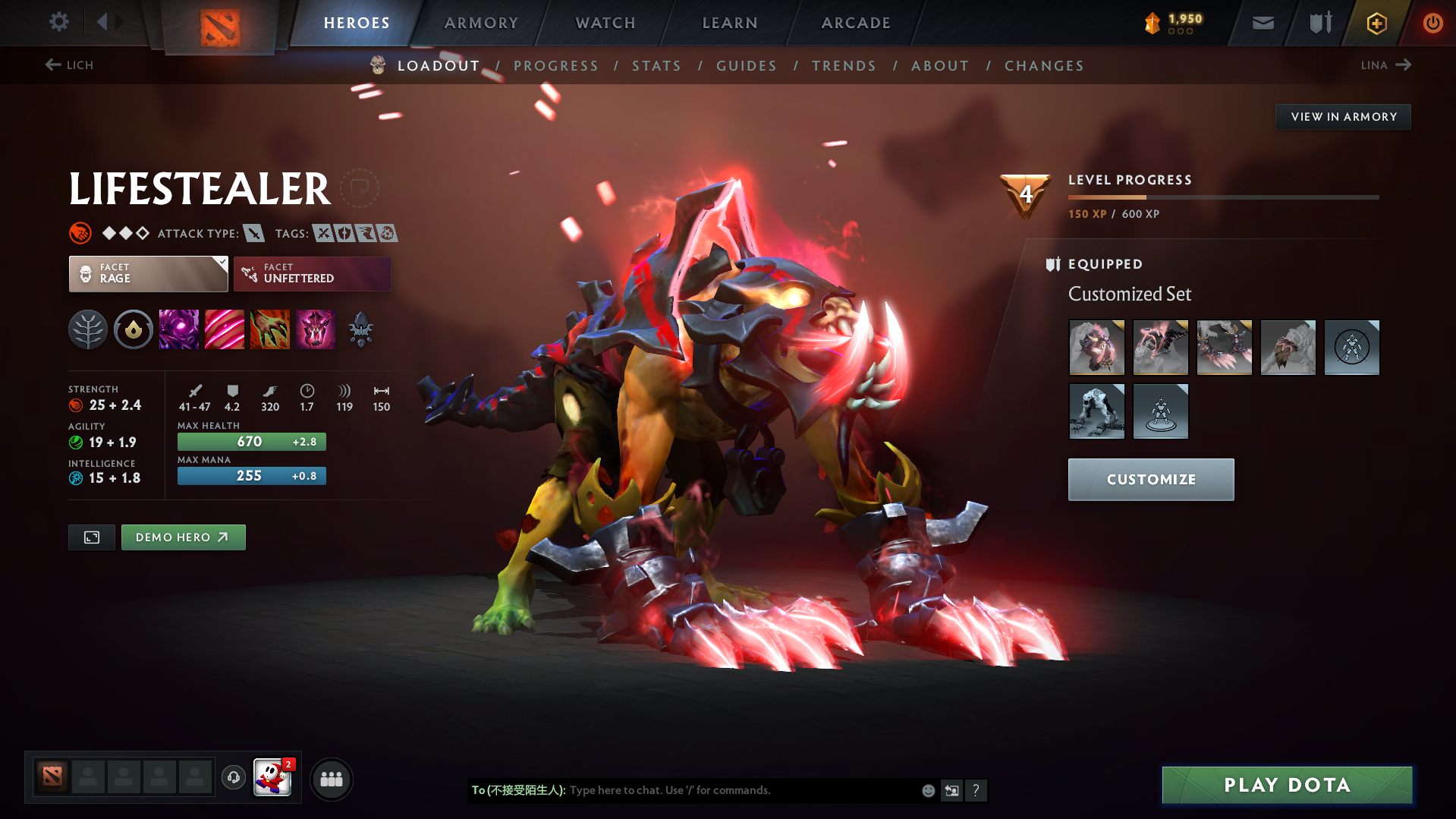
Task: Click the Infest demon-face ability icon
Action: 316,329
